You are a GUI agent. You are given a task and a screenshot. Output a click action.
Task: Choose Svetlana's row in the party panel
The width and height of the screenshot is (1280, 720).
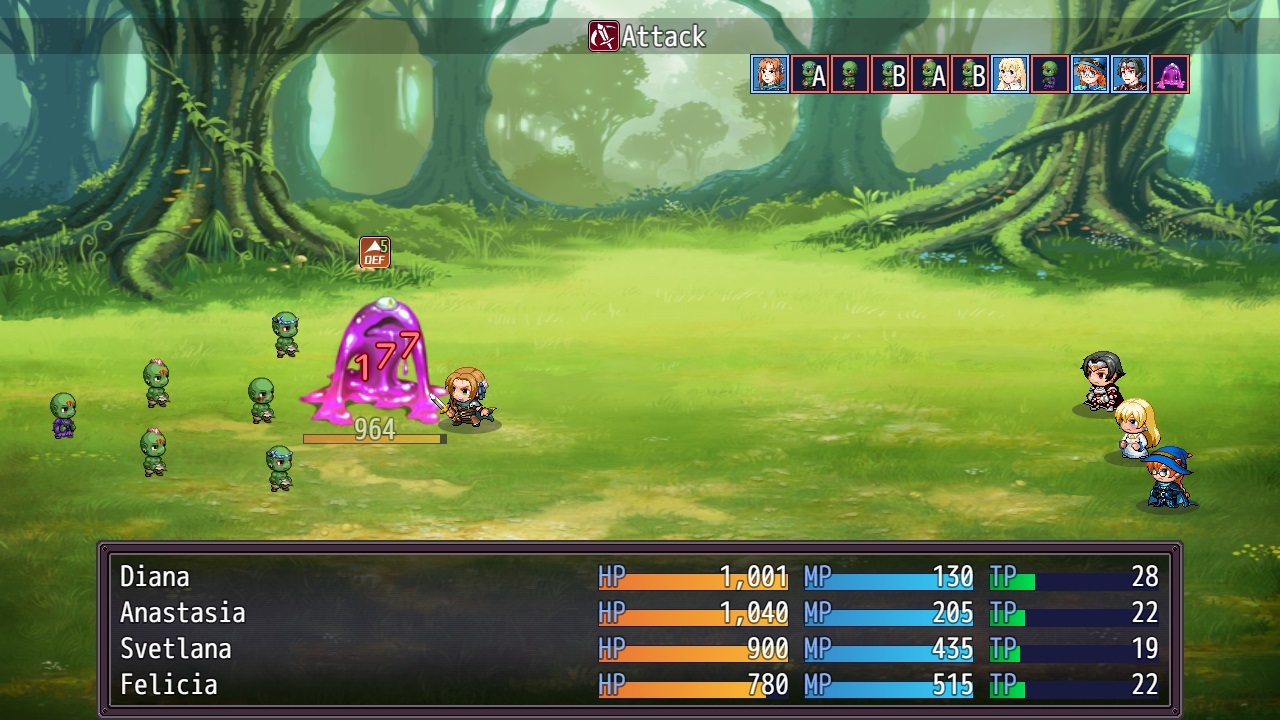[639, 649]
